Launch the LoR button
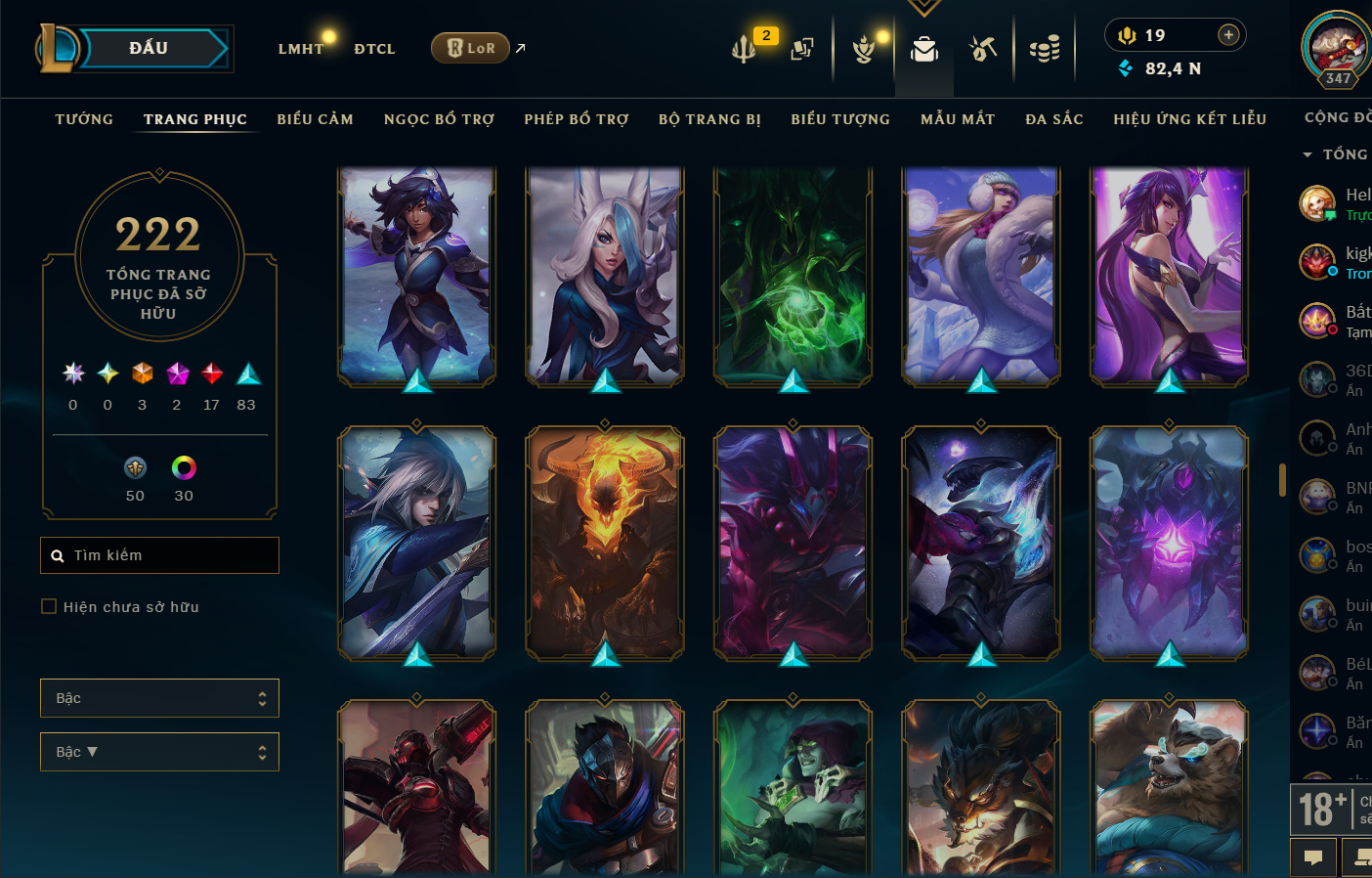This screenshot has height=878, width=1372. pos(471,48)
